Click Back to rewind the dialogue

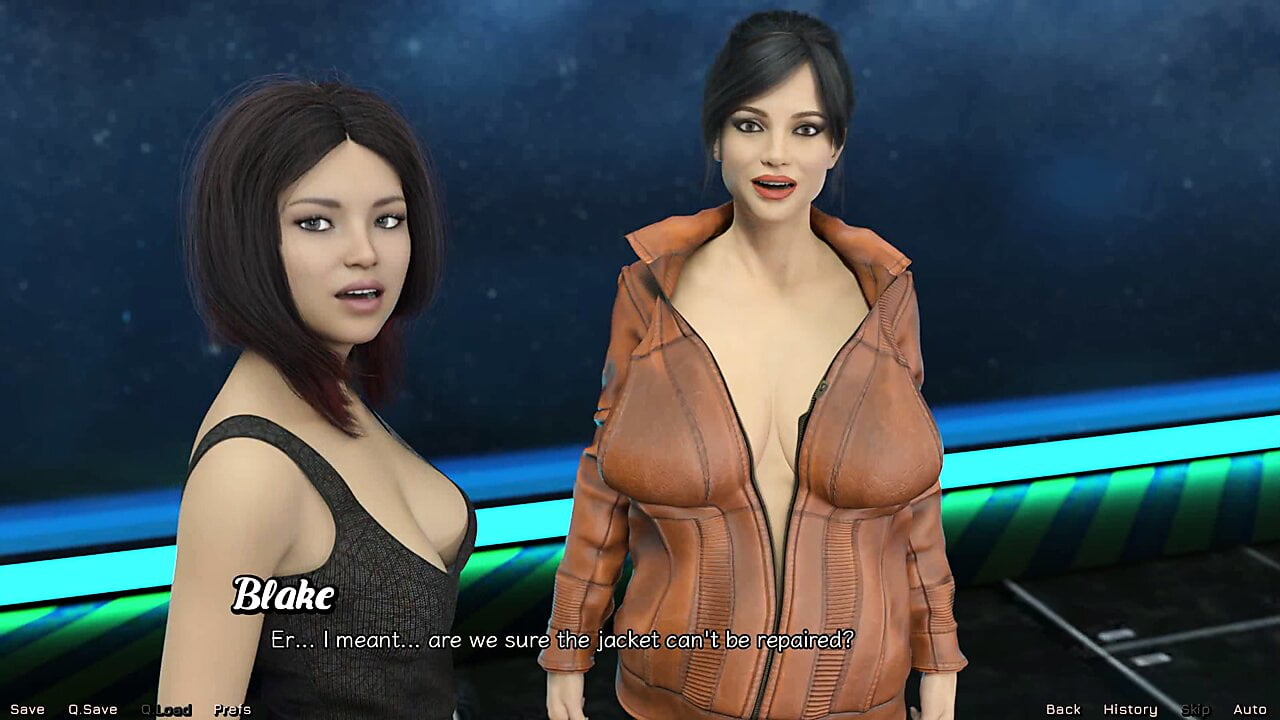[x=1063, y=708]
